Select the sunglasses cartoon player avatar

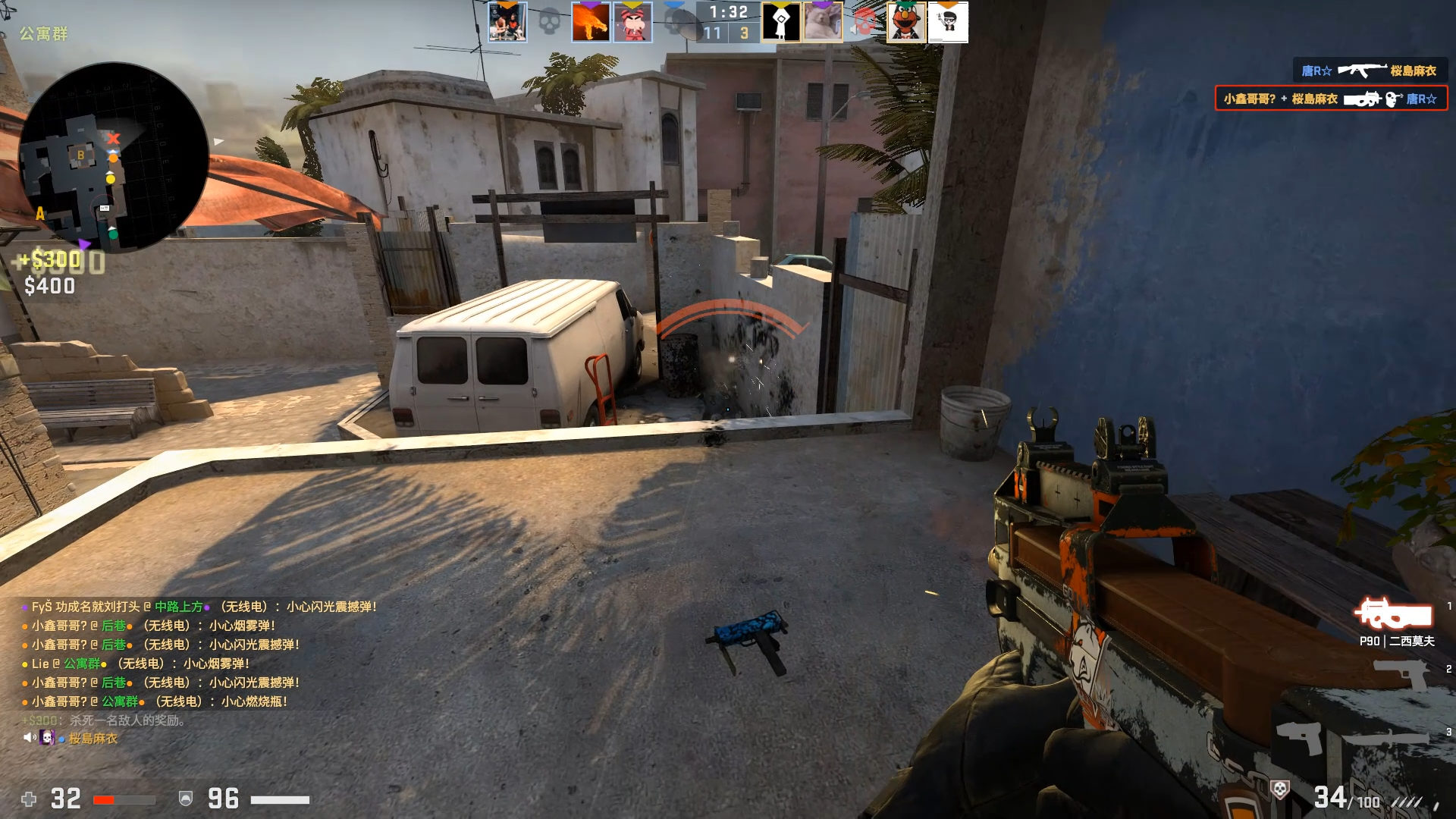click(x=948, y=22)
